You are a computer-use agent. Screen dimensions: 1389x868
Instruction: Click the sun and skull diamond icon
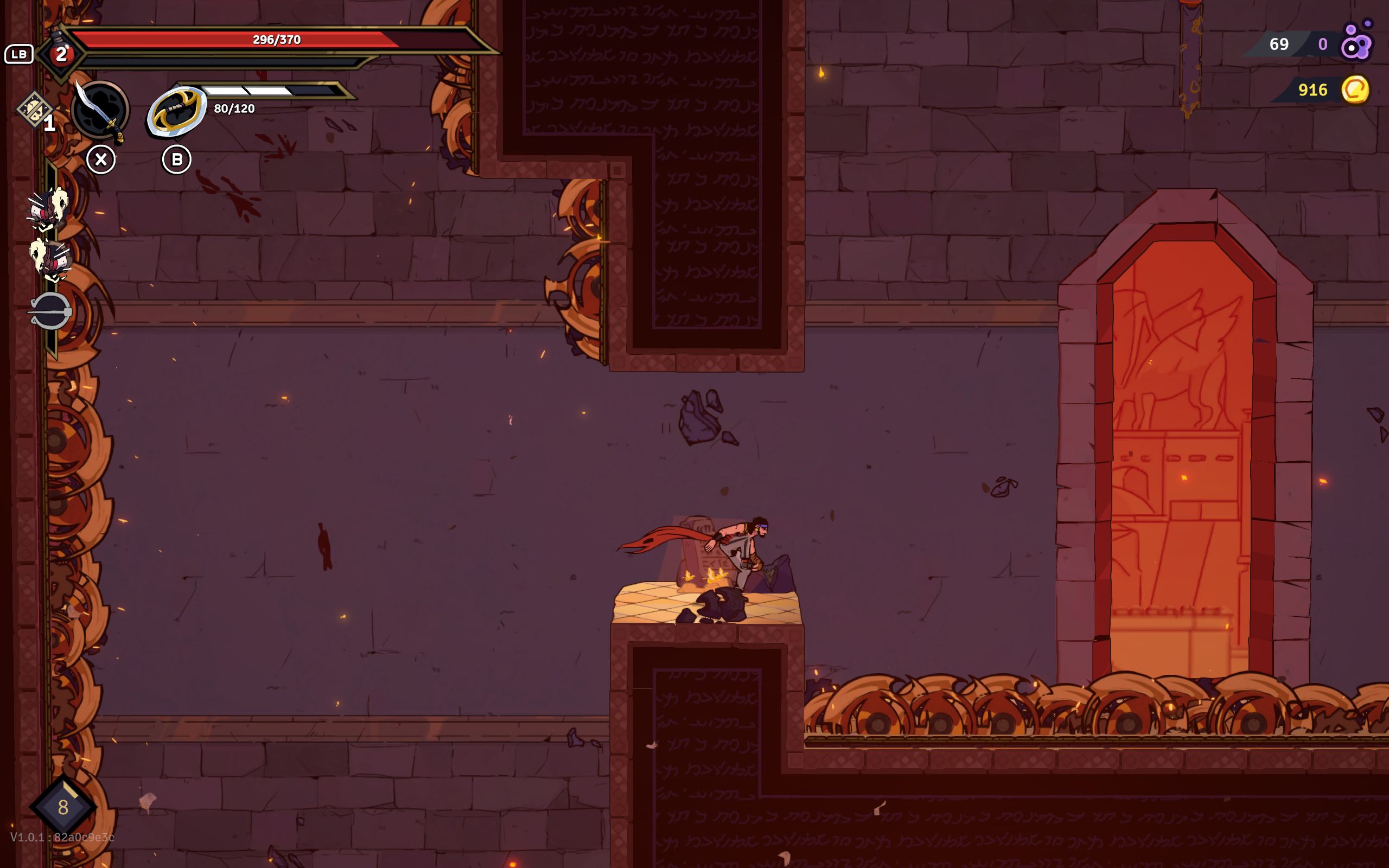[34, 109]
